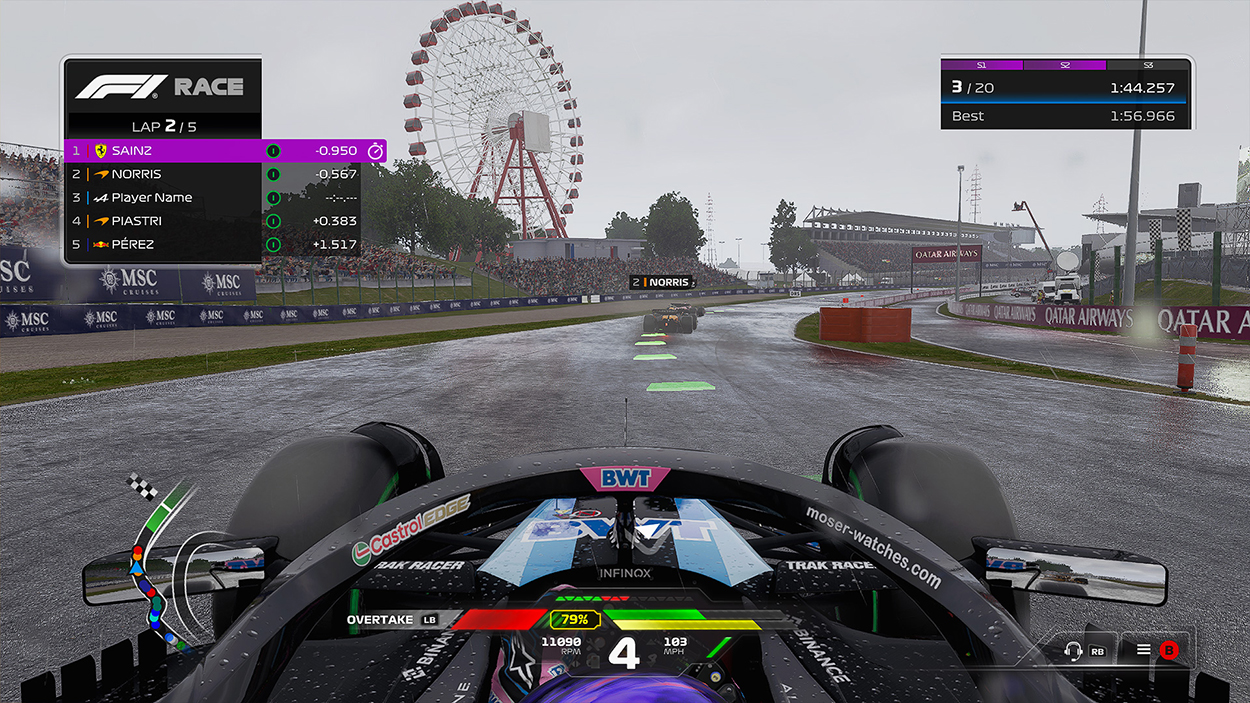Select Norris's row in the leaderboard
This screenshot has height=703, width=1250.
click(210, 174)
